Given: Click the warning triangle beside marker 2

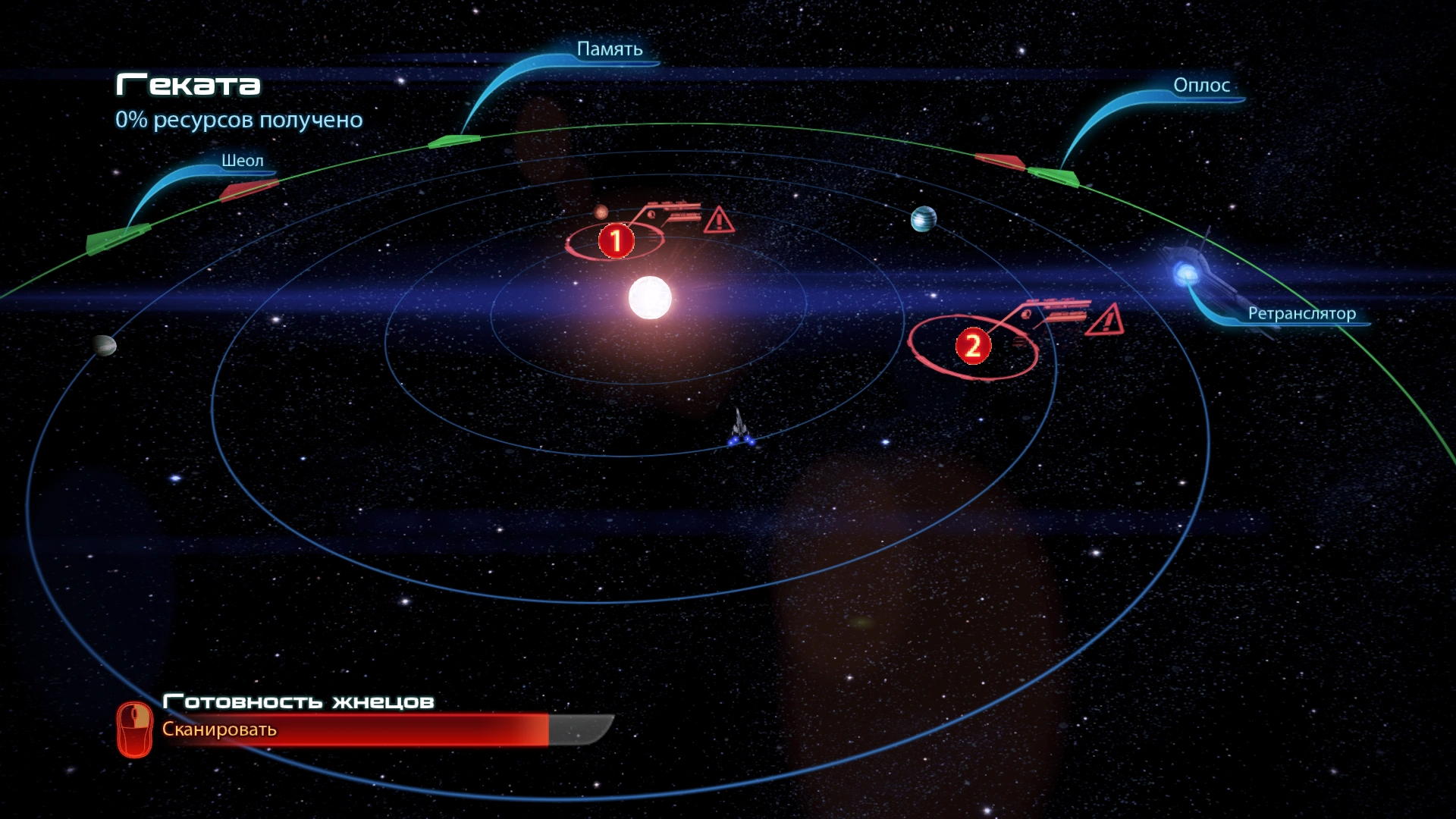Looking at the screenshot, I should tap(1105, 320).
